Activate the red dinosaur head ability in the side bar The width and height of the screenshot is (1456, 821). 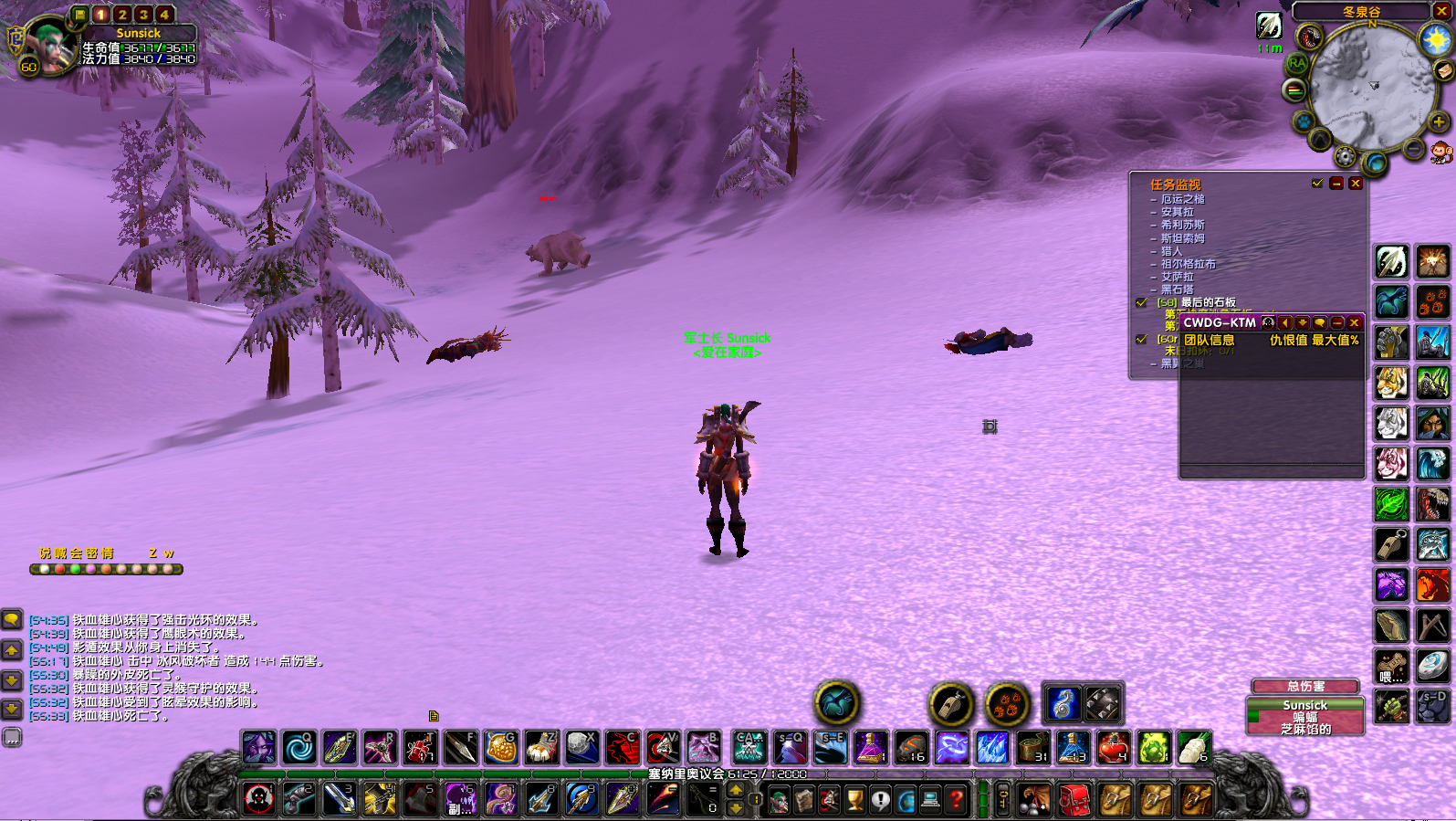click(x=1433, y=503)
